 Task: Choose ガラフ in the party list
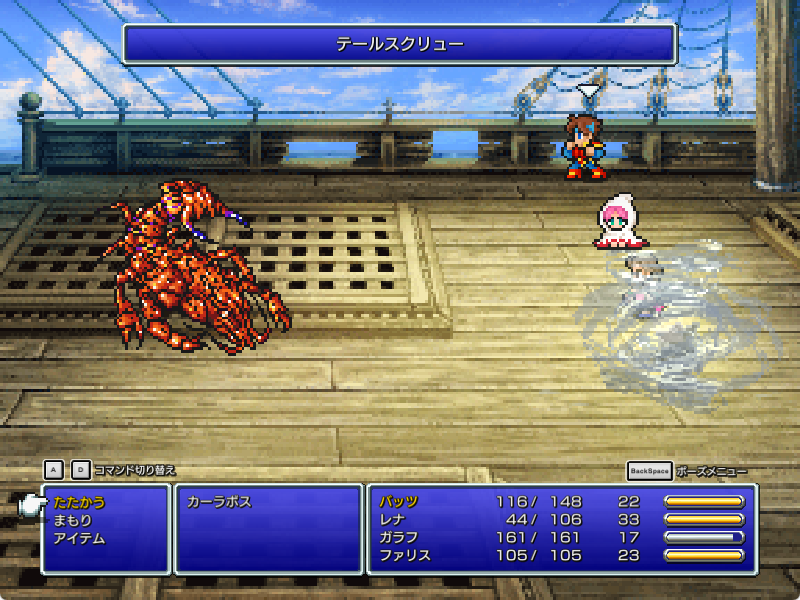point(399,538)
